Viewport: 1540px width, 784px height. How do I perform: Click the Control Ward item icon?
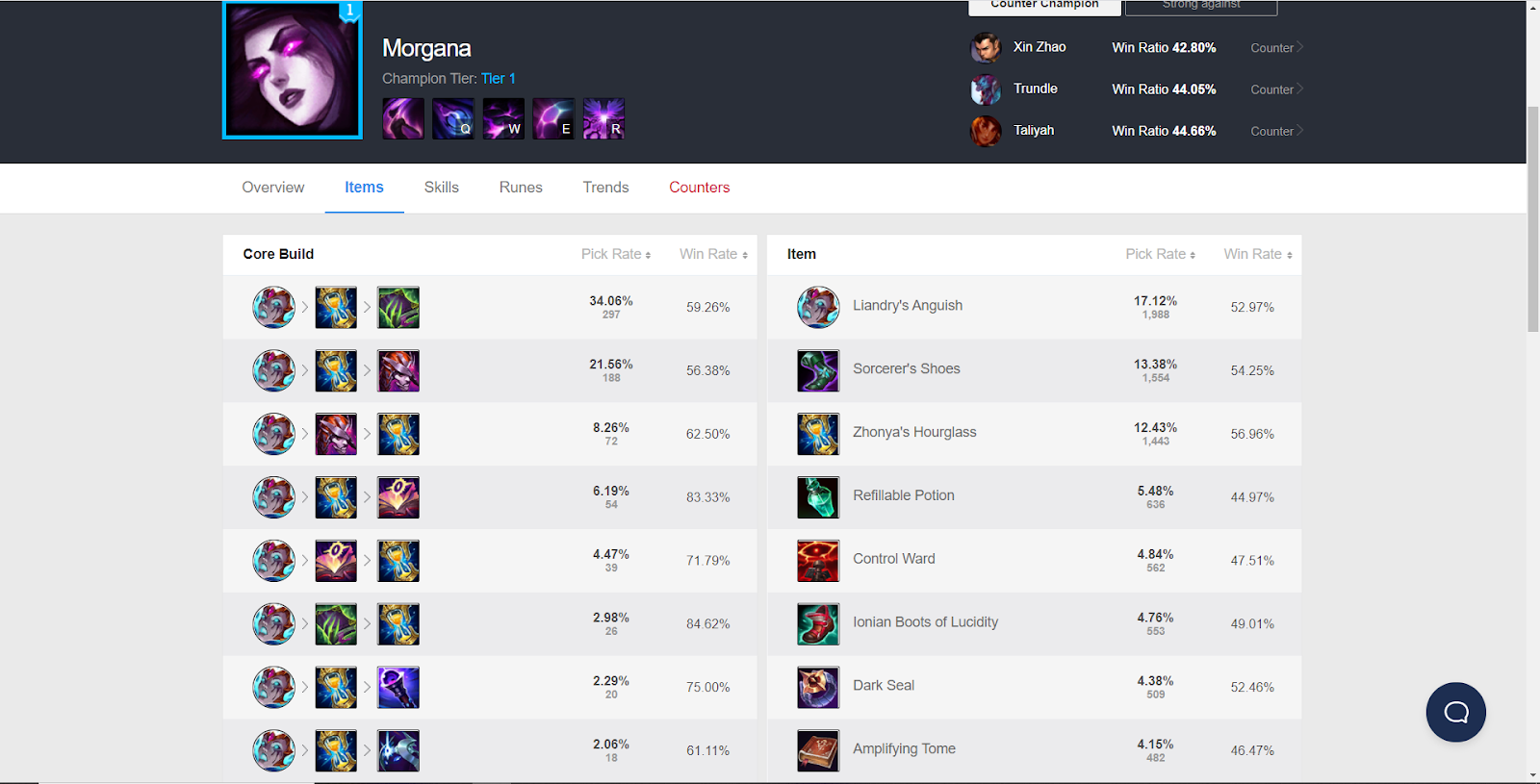coord(817,561)
